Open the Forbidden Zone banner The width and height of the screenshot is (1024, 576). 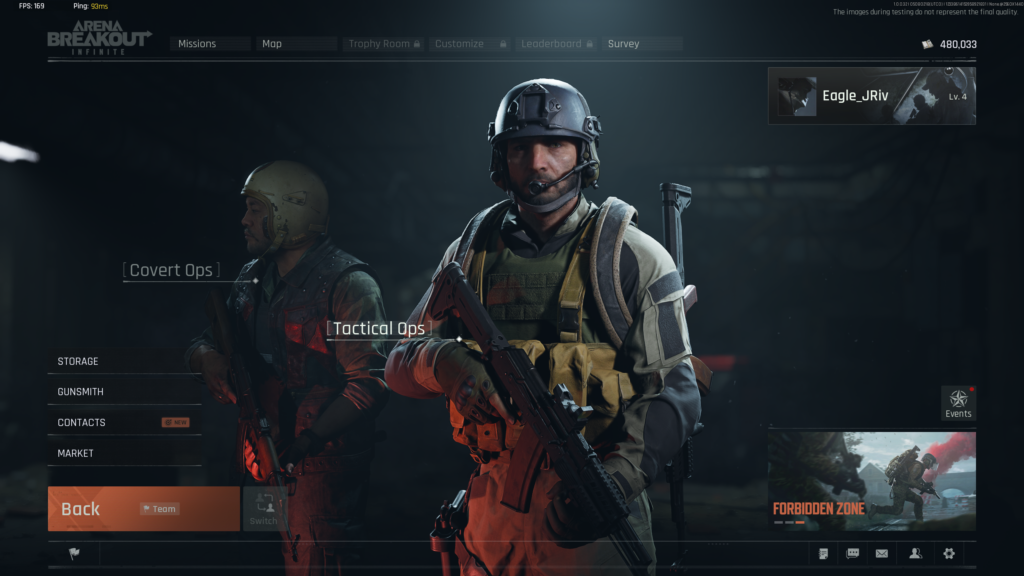[871, 481]
